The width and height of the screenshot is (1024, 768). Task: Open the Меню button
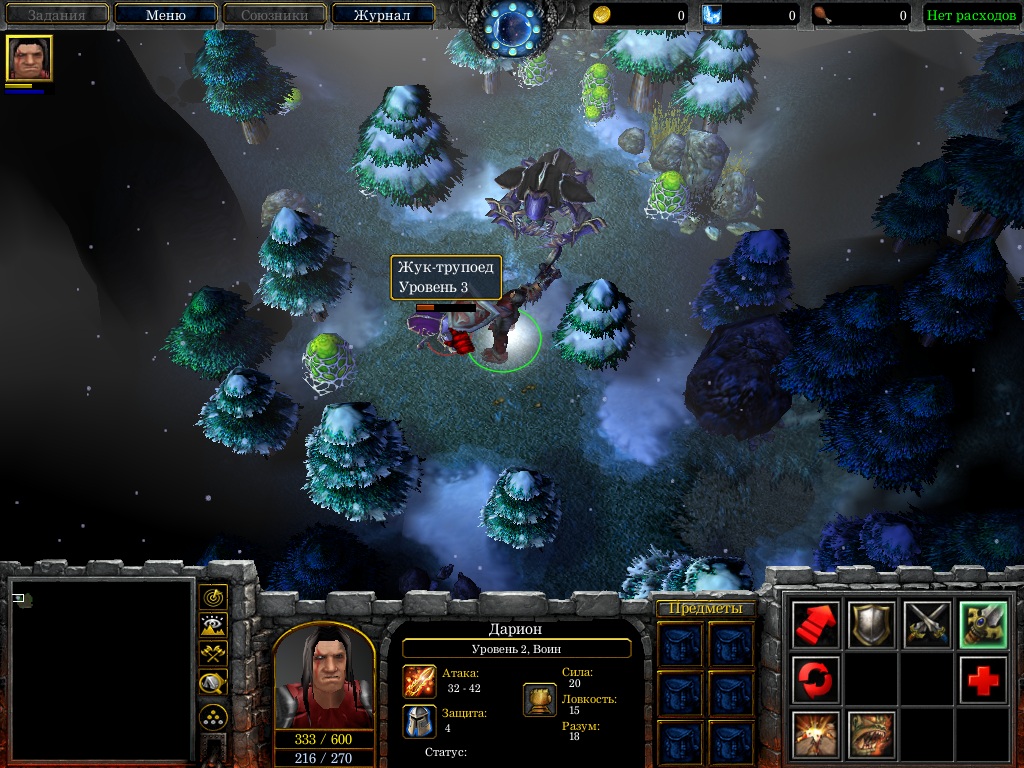click(x=165, y=15)
